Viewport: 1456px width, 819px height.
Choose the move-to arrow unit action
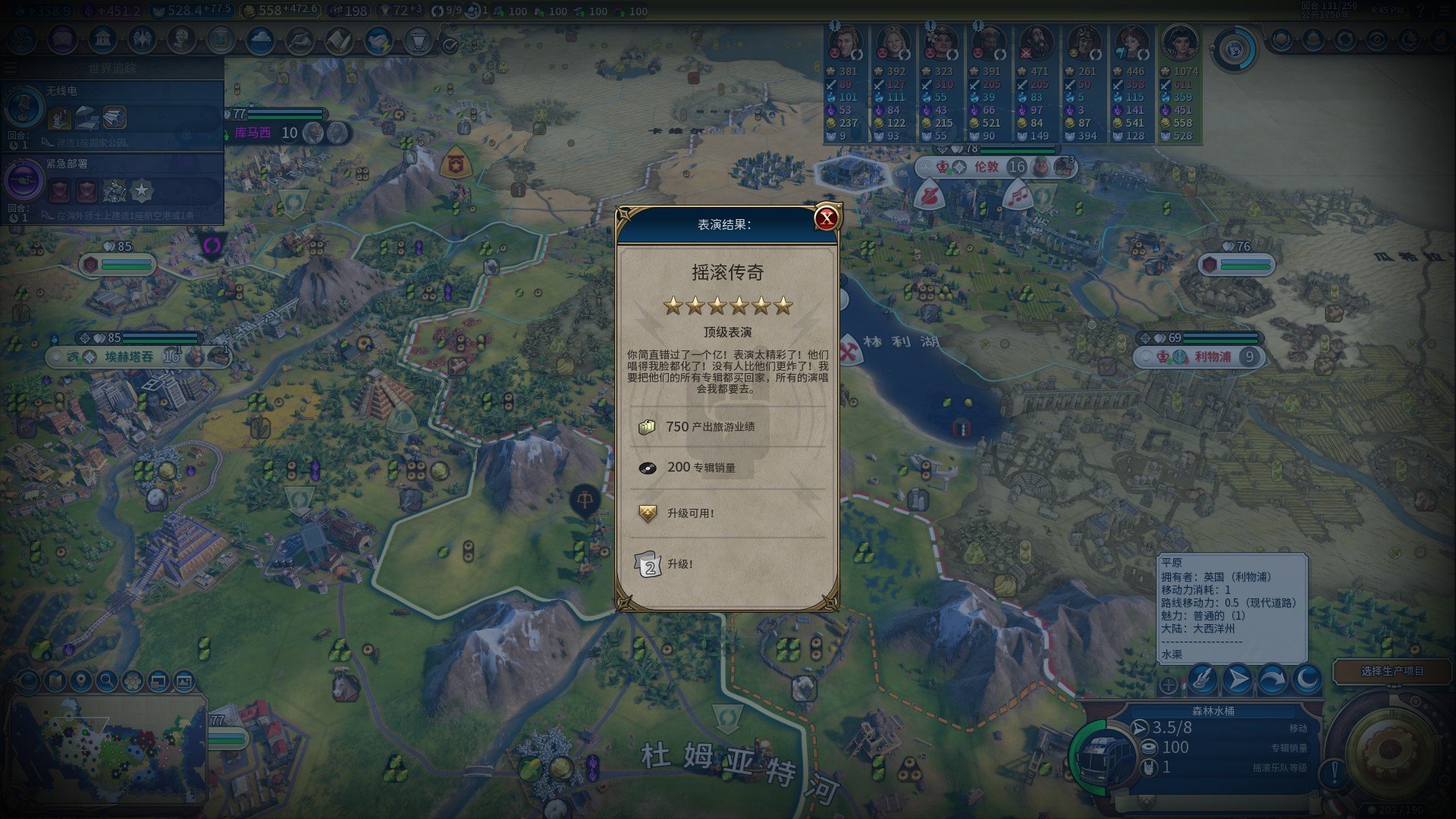(1237, 679)
